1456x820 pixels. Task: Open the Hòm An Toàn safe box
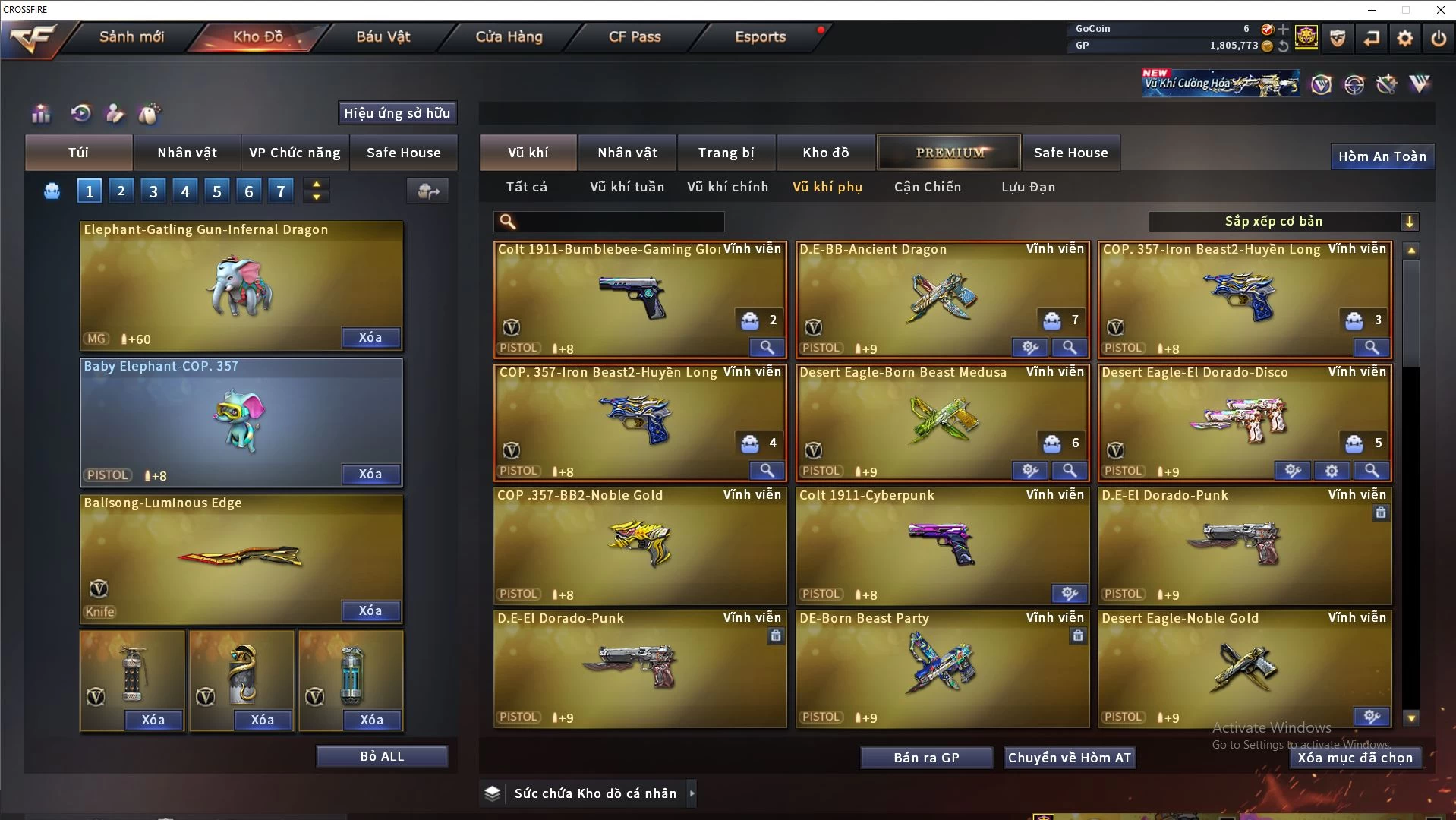1382,156
